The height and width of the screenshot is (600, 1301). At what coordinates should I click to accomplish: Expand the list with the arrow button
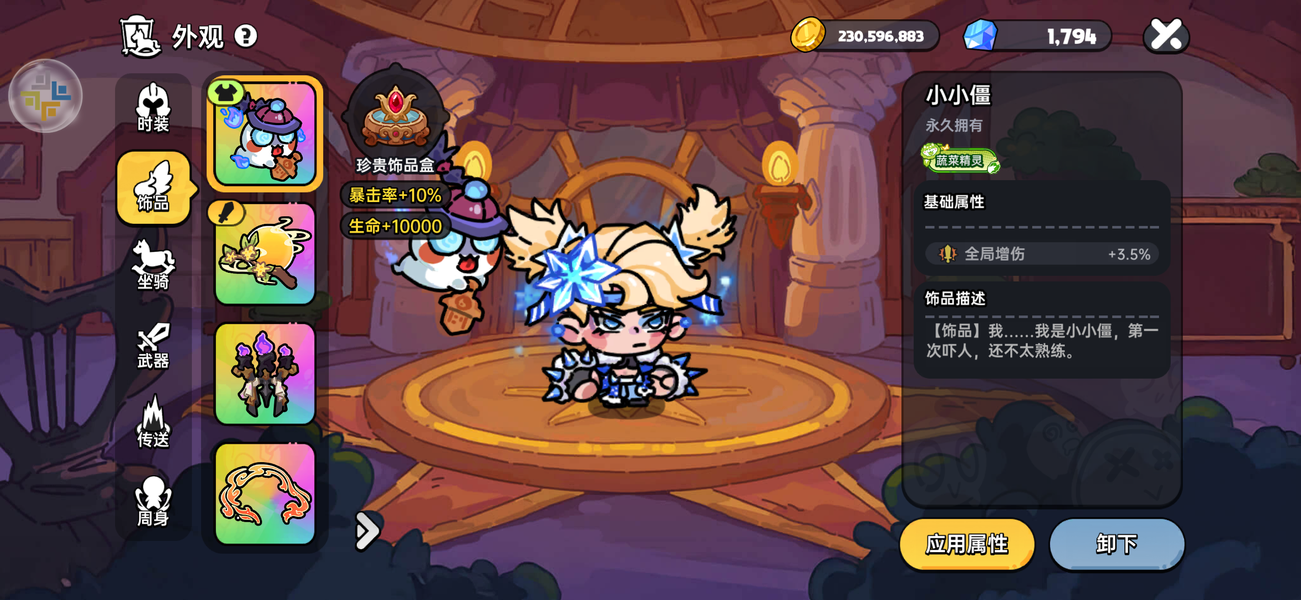tap(367, 531)
